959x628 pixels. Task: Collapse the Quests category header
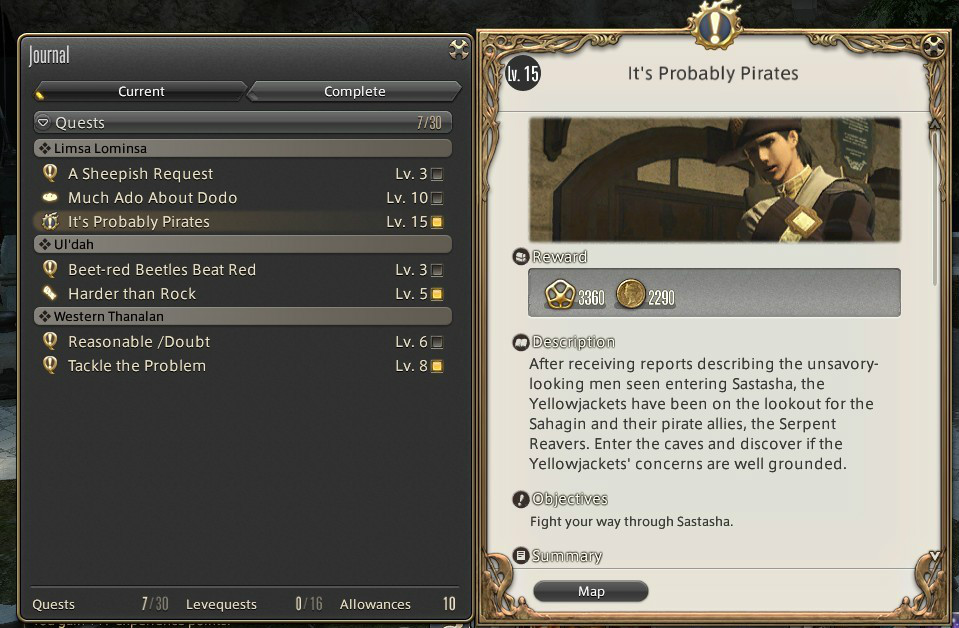43,123
